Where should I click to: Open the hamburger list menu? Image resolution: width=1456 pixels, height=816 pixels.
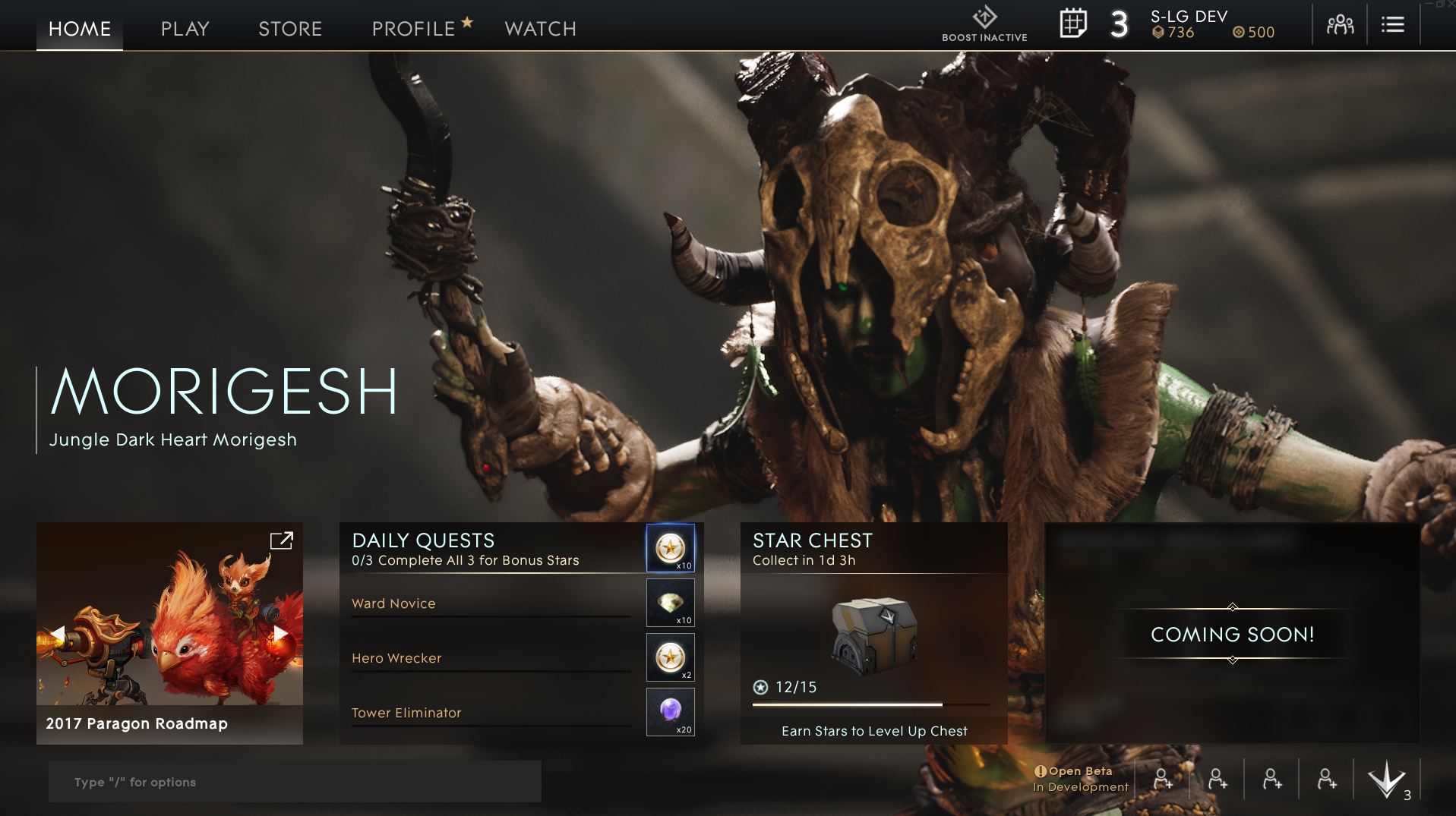tap(1392, 25)
